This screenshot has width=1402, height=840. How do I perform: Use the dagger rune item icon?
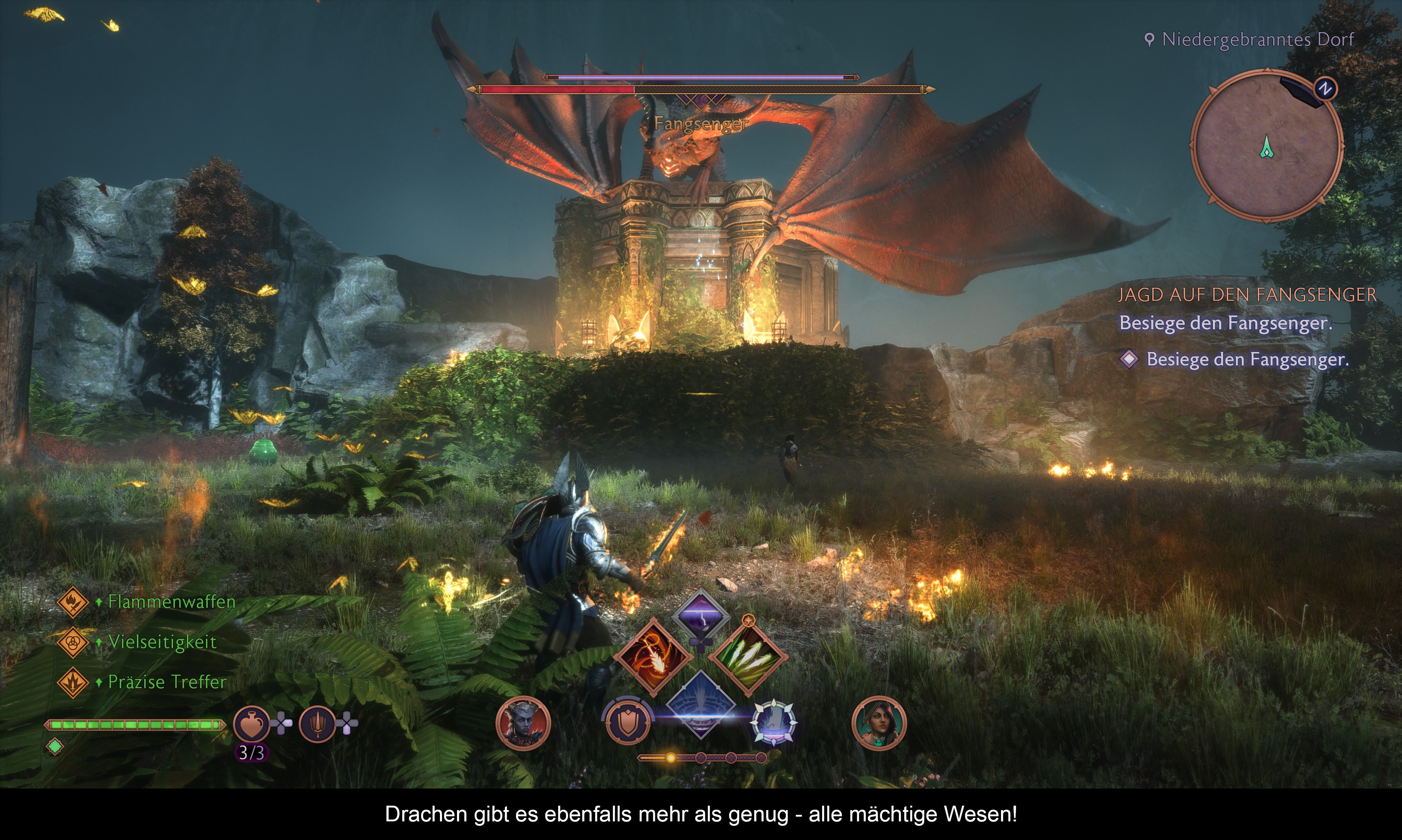(318, 724)
